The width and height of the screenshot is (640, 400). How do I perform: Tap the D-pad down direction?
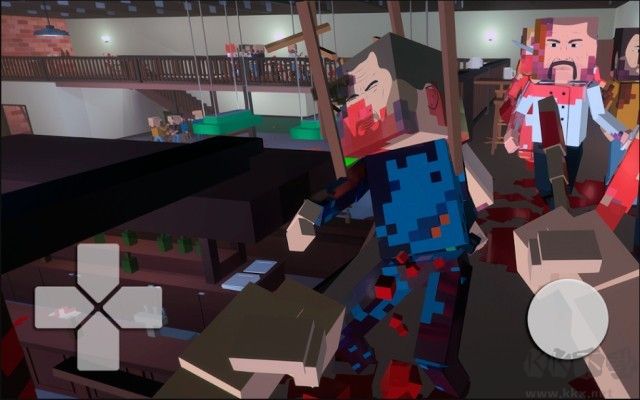tap(98, 346)
